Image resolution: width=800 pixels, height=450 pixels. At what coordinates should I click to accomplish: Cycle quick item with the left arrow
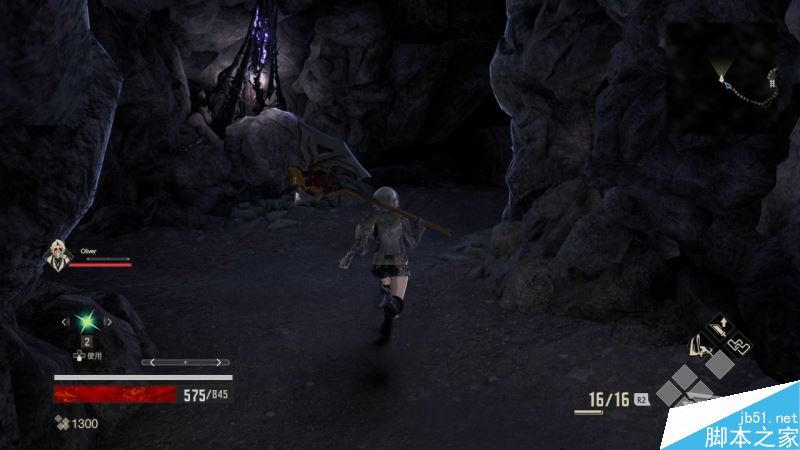(x=66, y=322)
